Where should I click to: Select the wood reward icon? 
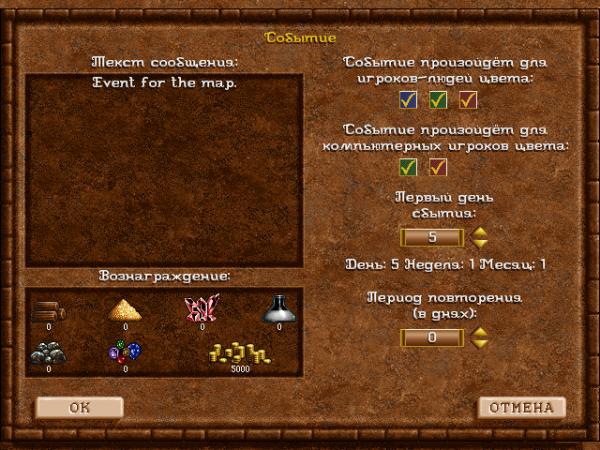[47, 310]
